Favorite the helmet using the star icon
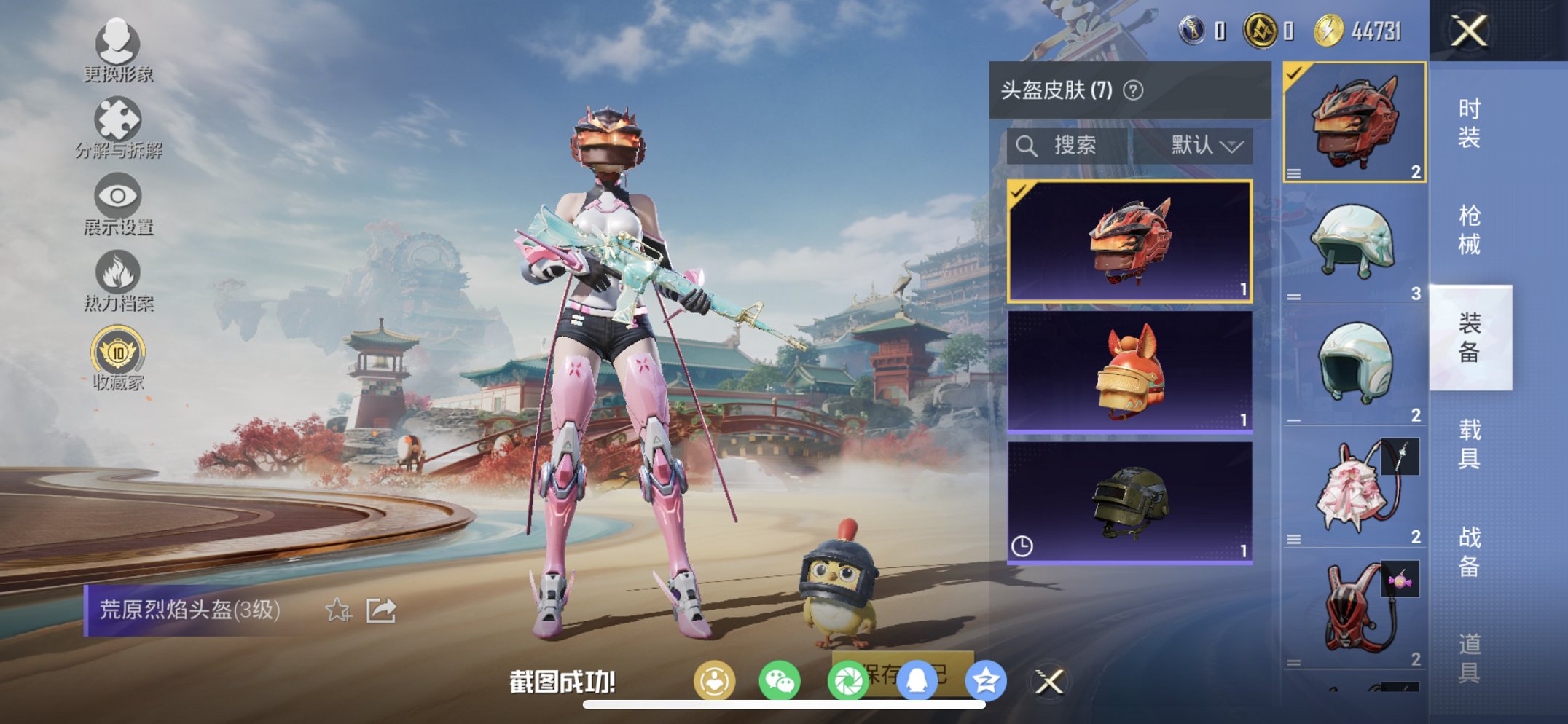This screenshot has width=1568, height=724. 339,611
